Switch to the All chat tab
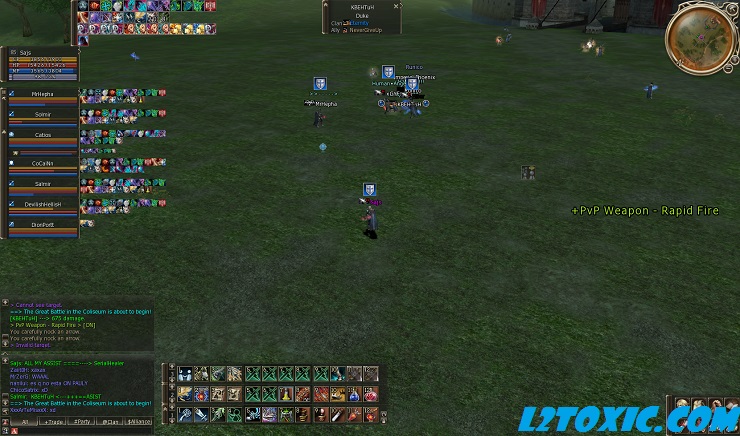The height and width of the screenshot is (436, 740). coord(25,422)
